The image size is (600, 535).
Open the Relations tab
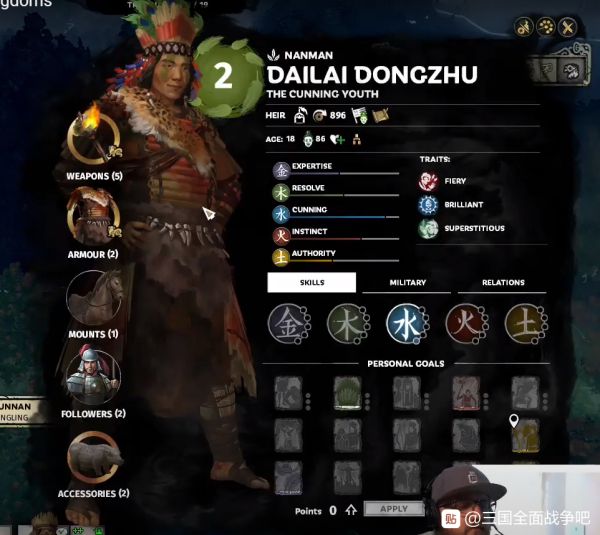503,283
